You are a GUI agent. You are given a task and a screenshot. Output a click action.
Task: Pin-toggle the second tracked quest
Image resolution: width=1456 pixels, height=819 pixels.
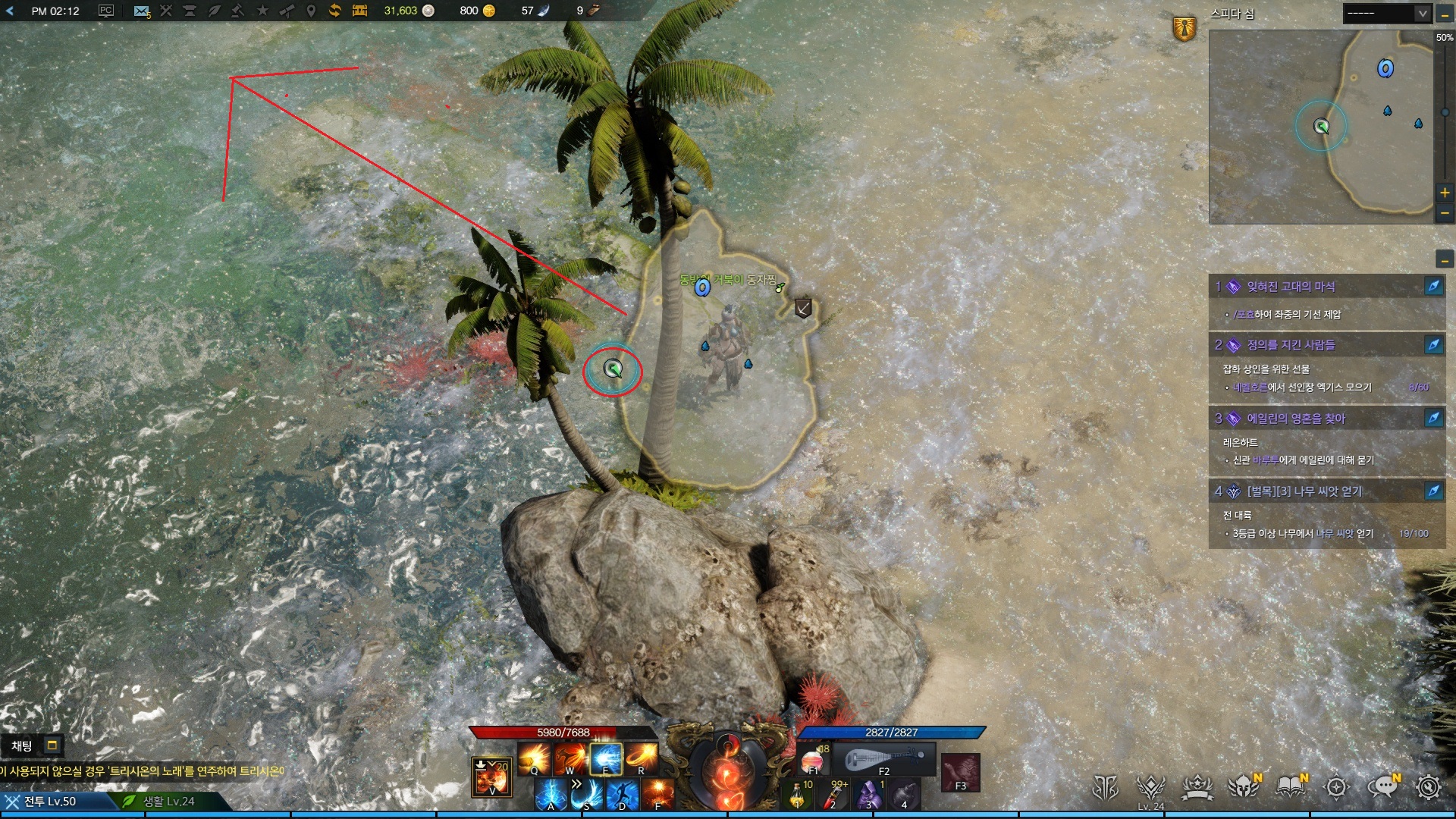tap(1433, 345)
